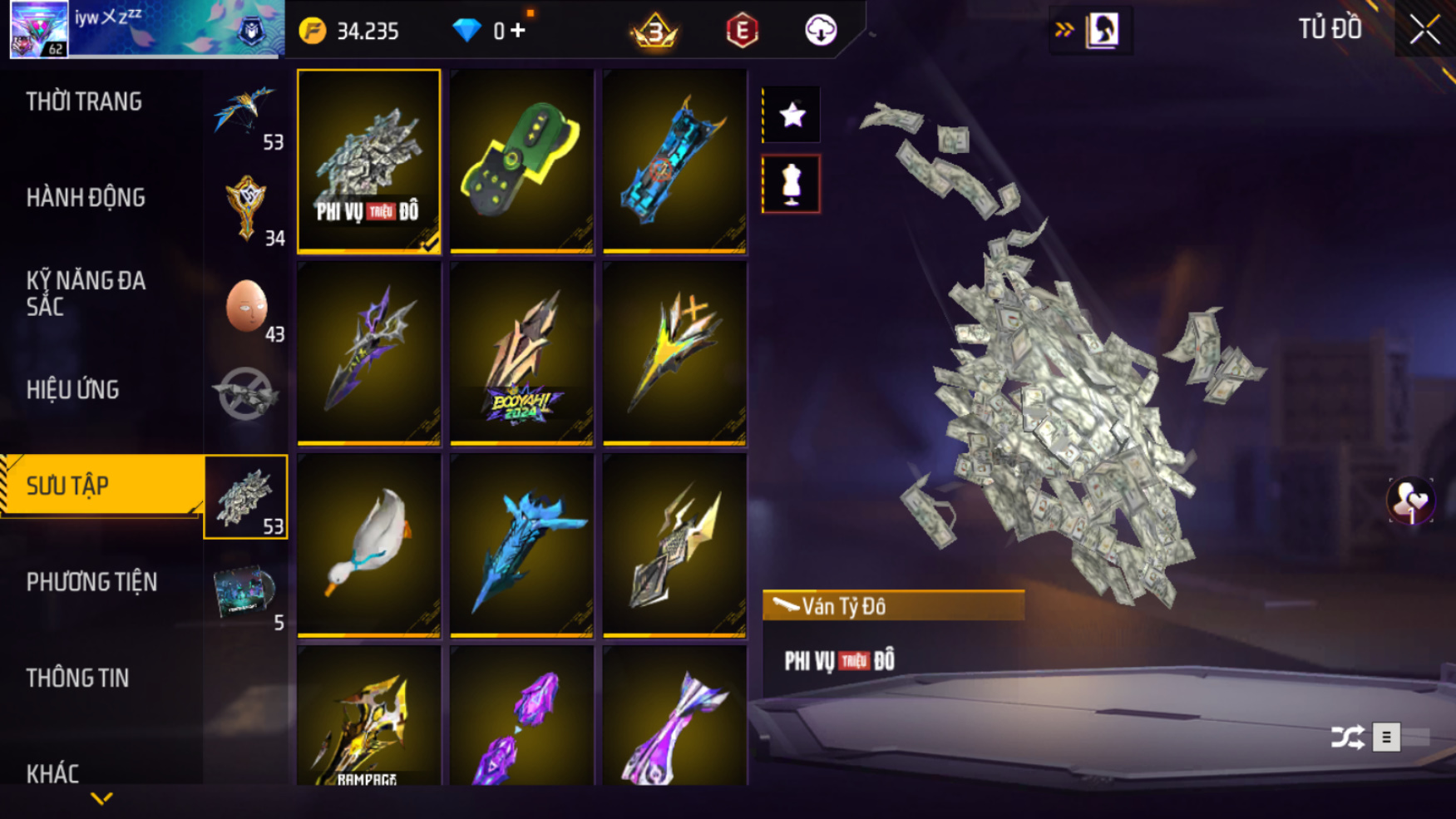
Task: Close the Tủ Đồ wardrobe screen
Action: (x=1424, y=31)
